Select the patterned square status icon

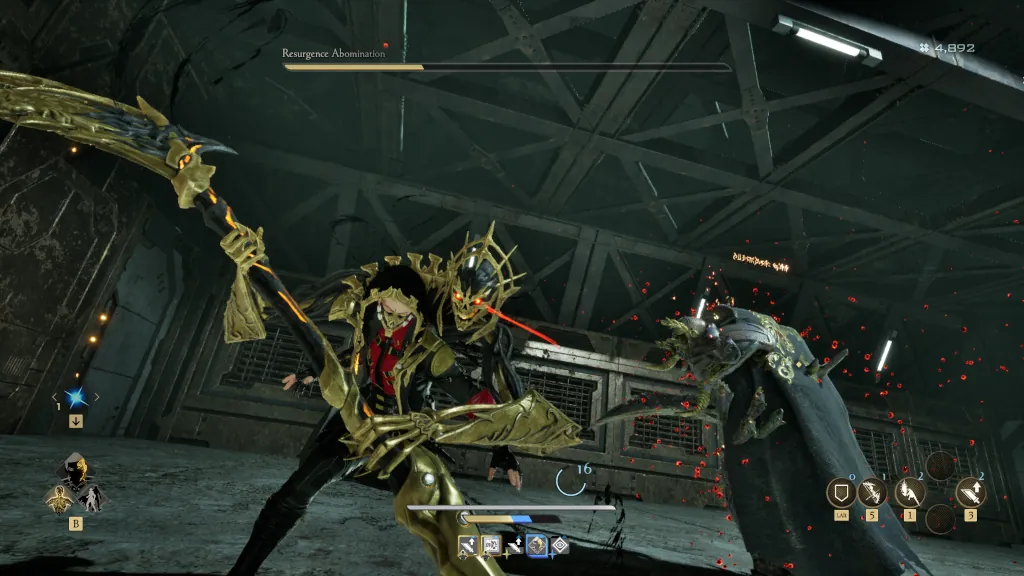[491, 546]
